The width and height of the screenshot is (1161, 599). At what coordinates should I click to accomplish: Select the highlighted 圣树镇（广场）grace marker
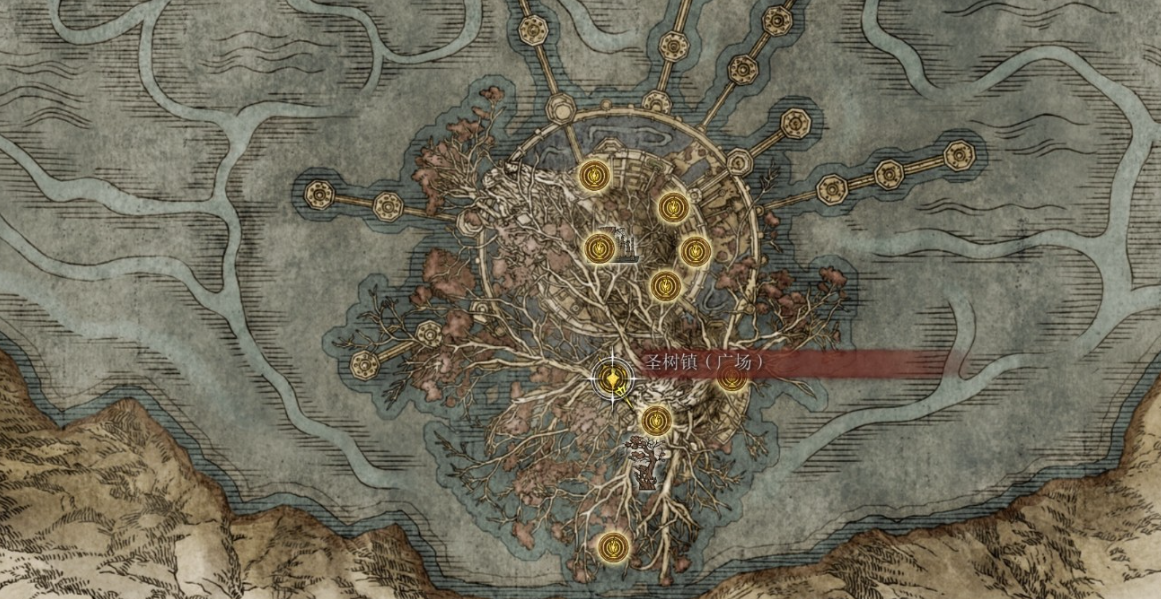(x=612, y=379)
